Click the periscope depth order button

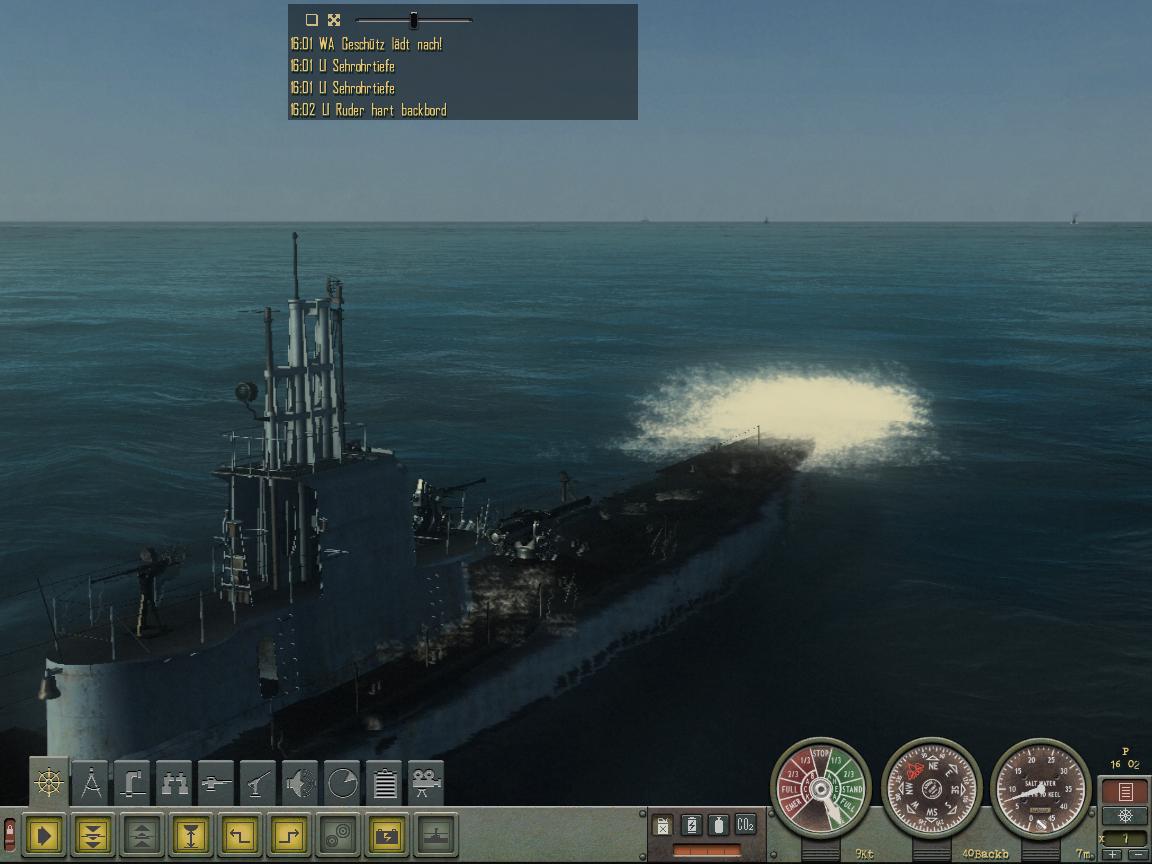[x=192, y=835]
